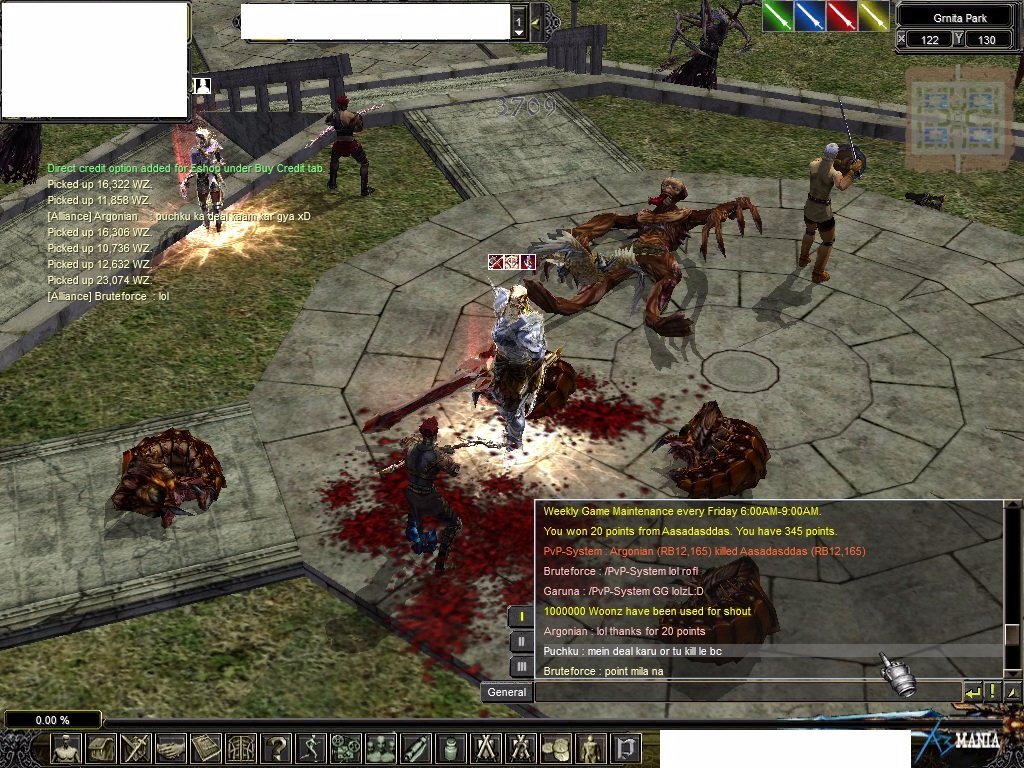Viewport: 1024px width, 768px height.
Task: Open the character status icon in bottom toolbar
Action: 67,748
